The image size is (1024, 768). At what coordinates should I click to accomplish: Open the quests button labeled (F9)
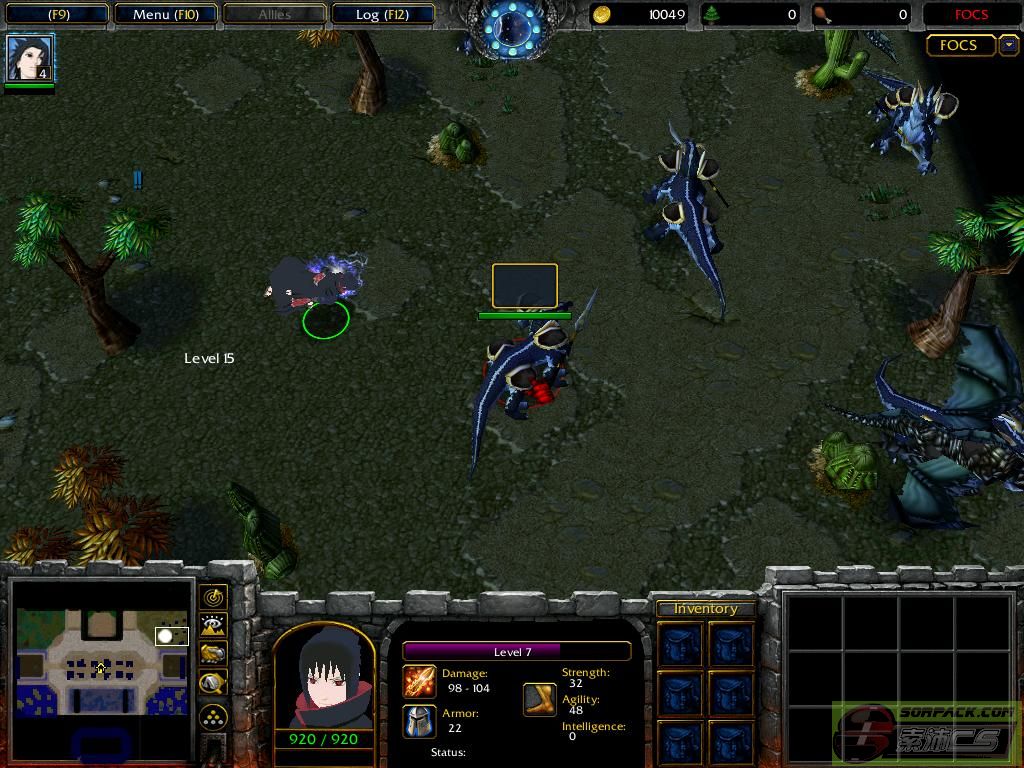58,14
